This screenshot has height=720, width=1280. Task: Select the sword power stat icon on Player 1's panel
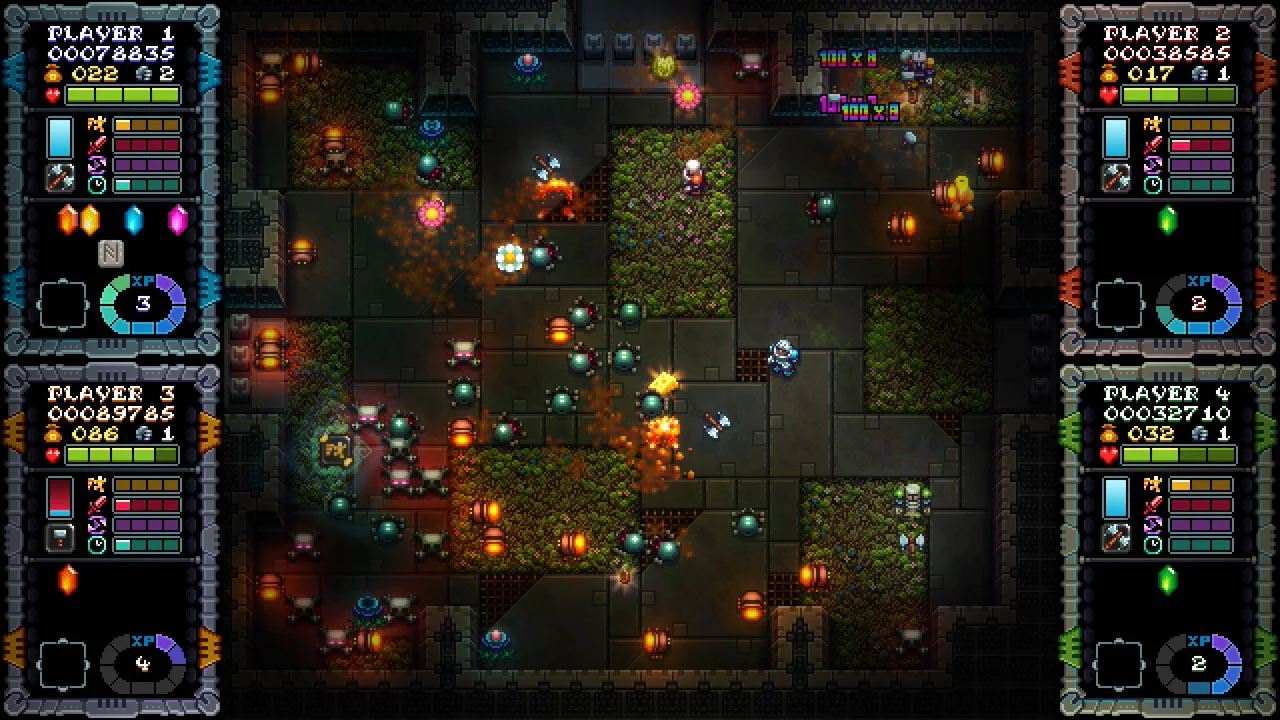point(95,145)
